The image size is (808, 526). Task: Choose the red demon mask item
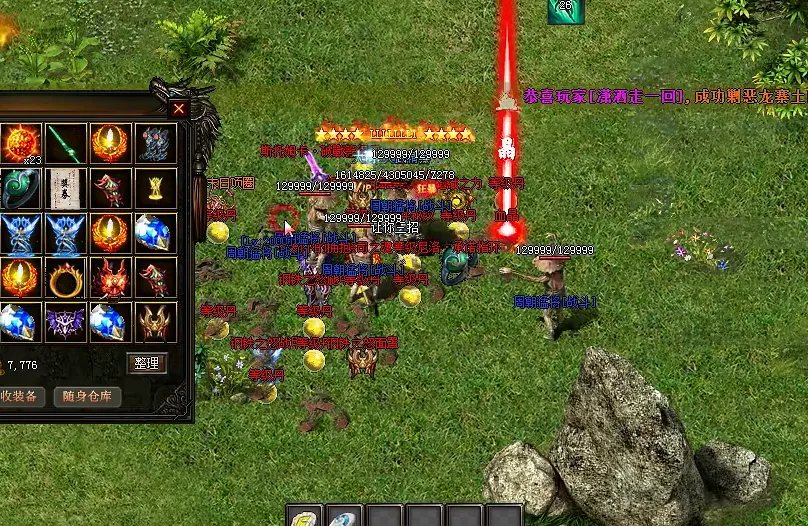(110, 278)
